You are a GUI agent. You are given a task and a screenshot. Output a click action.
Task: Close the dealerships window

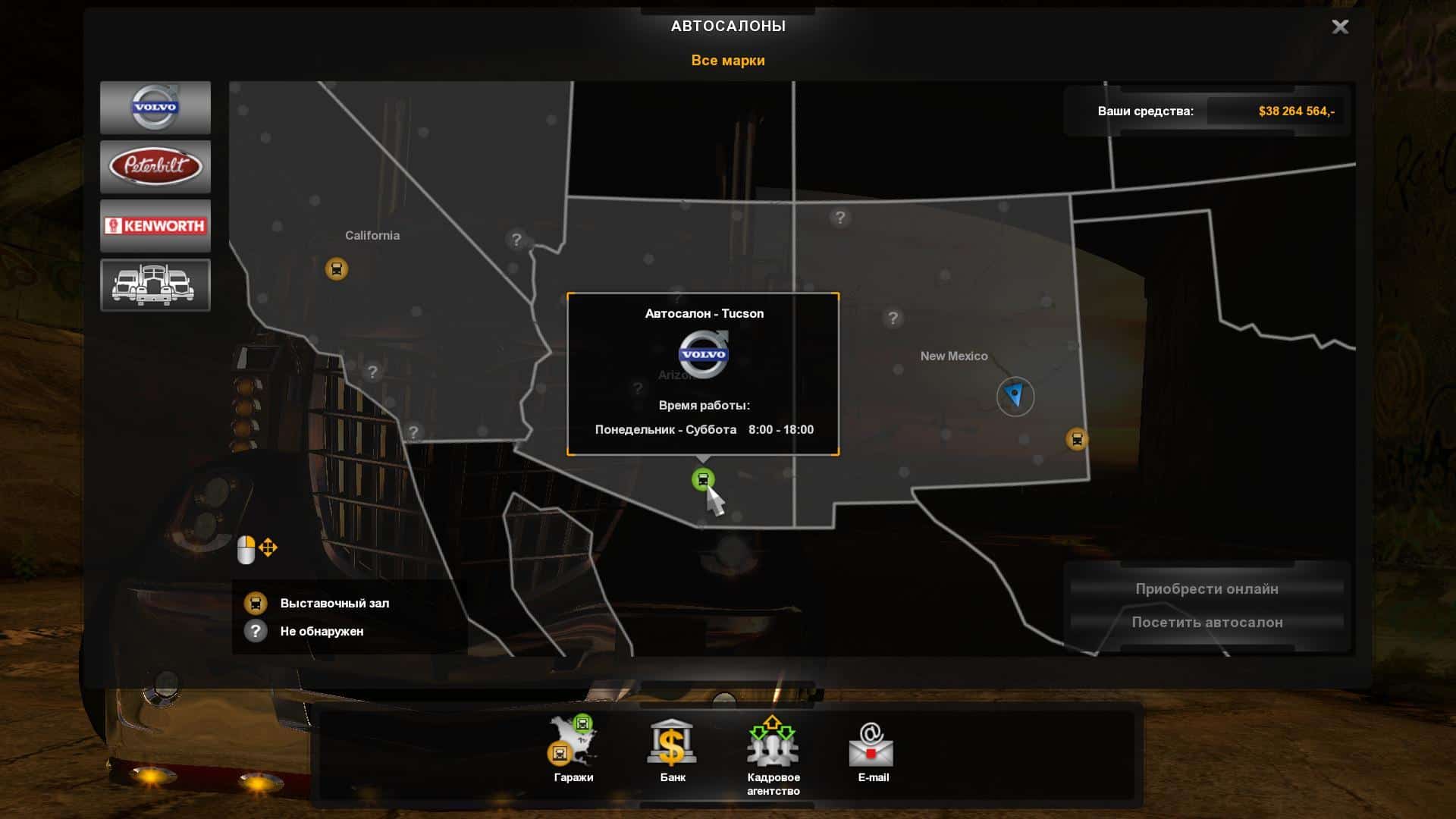tap(1340, 27)
